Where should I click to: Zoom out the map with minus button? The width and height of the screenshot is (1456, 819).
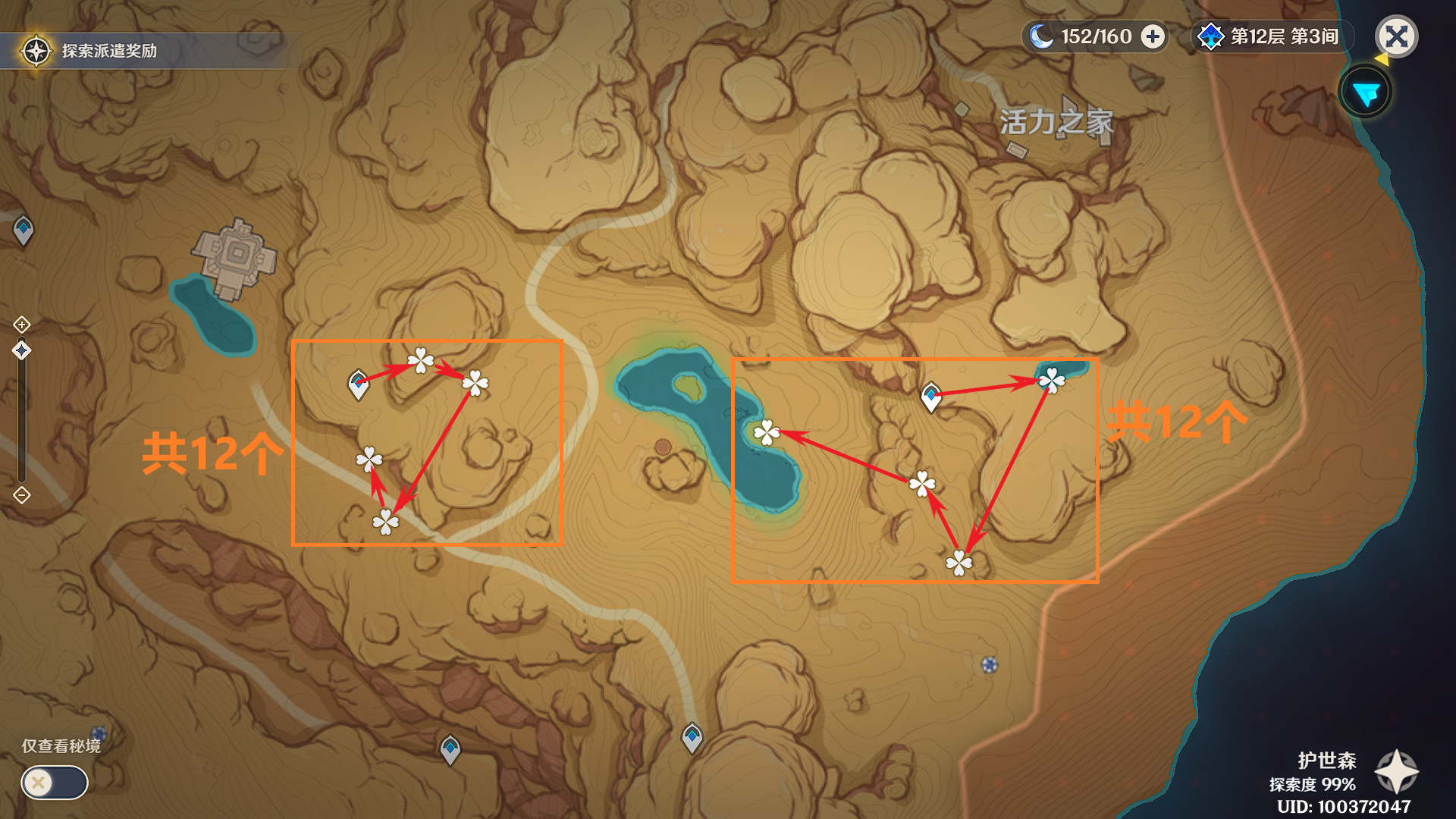pyautogui.click(x=21, y=495)
